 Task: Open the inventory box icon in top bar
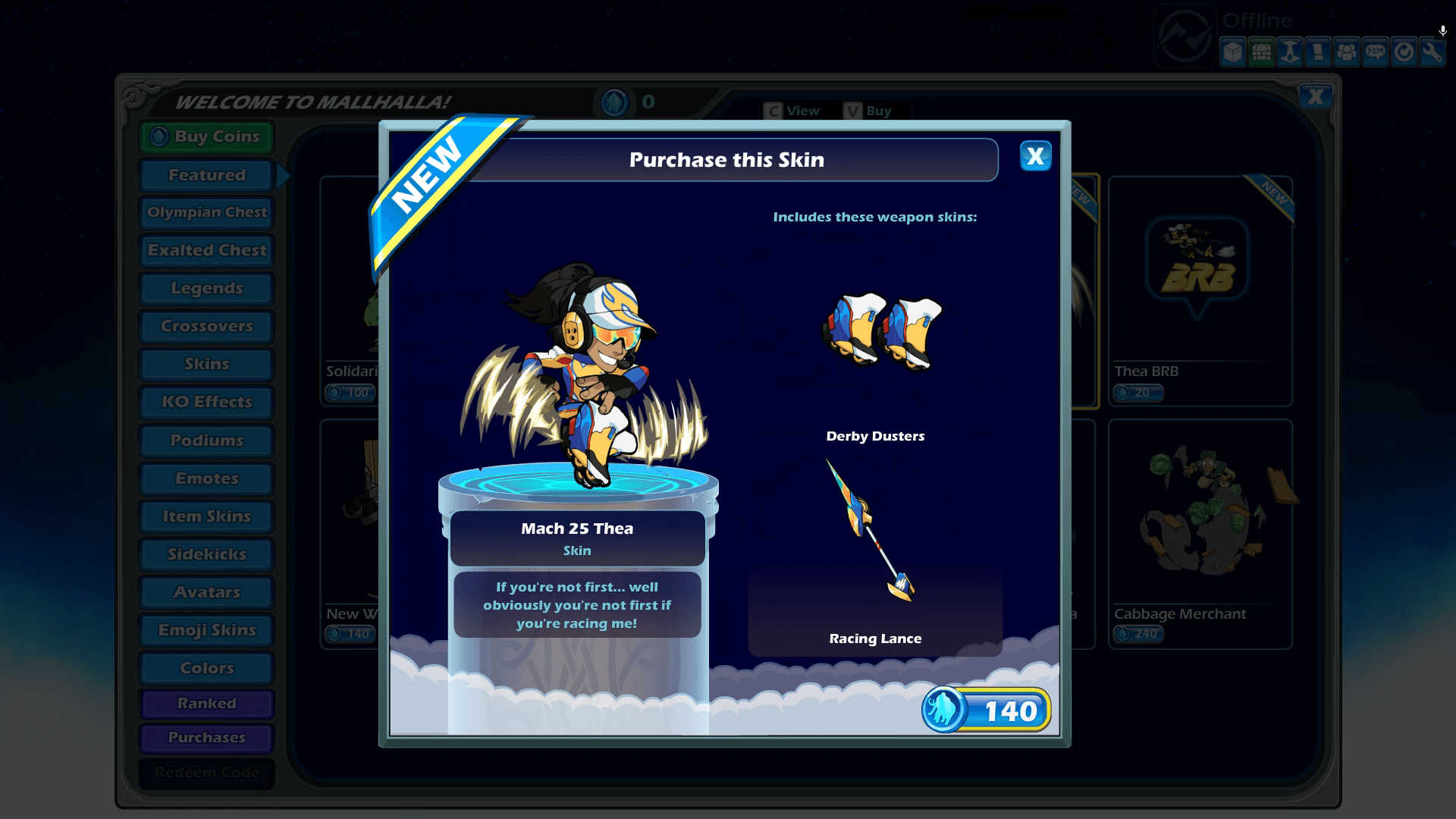(1233, 52)
